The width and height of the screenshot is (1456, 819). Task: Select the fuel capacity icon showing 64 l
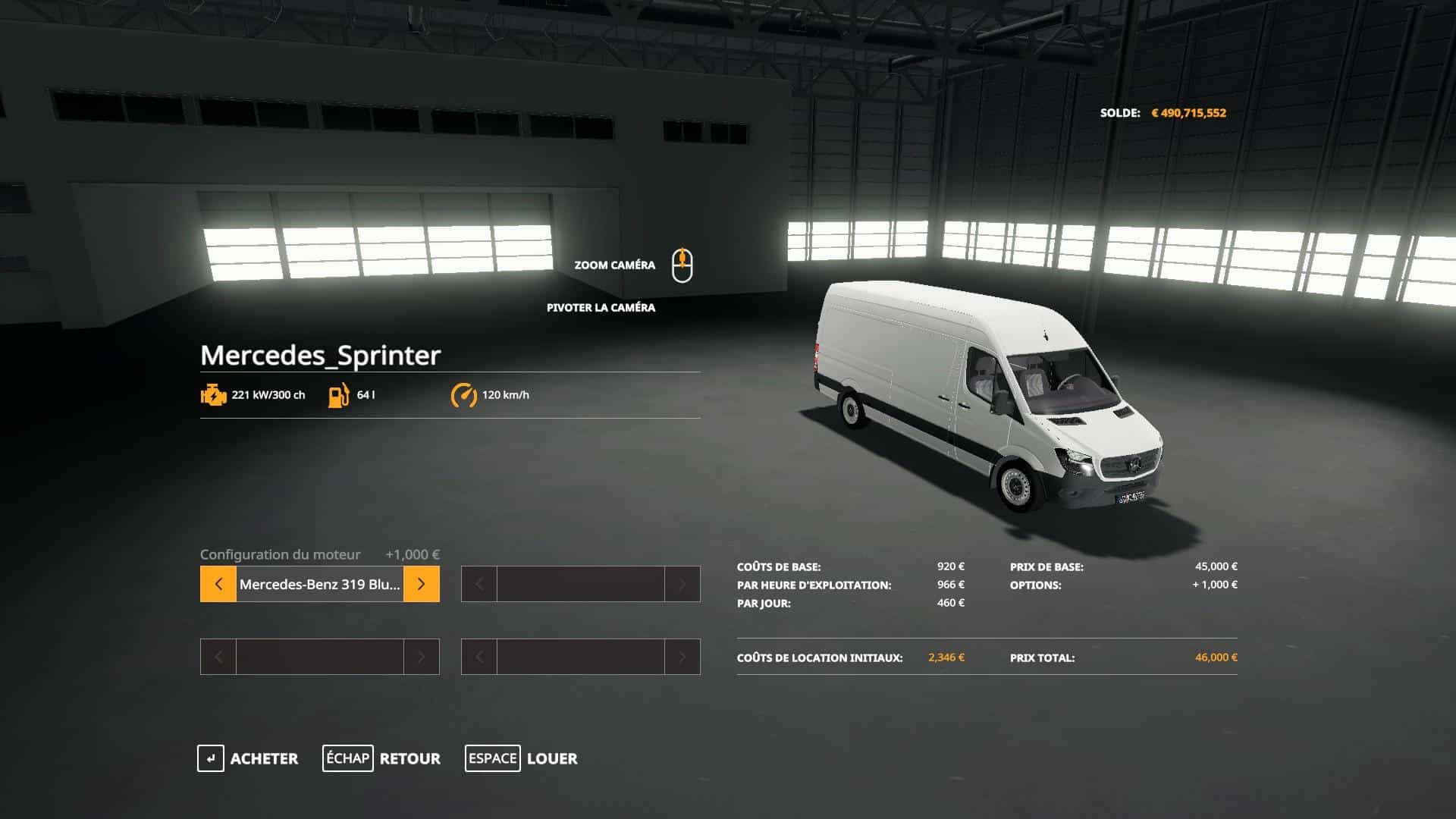pos(338,394)
